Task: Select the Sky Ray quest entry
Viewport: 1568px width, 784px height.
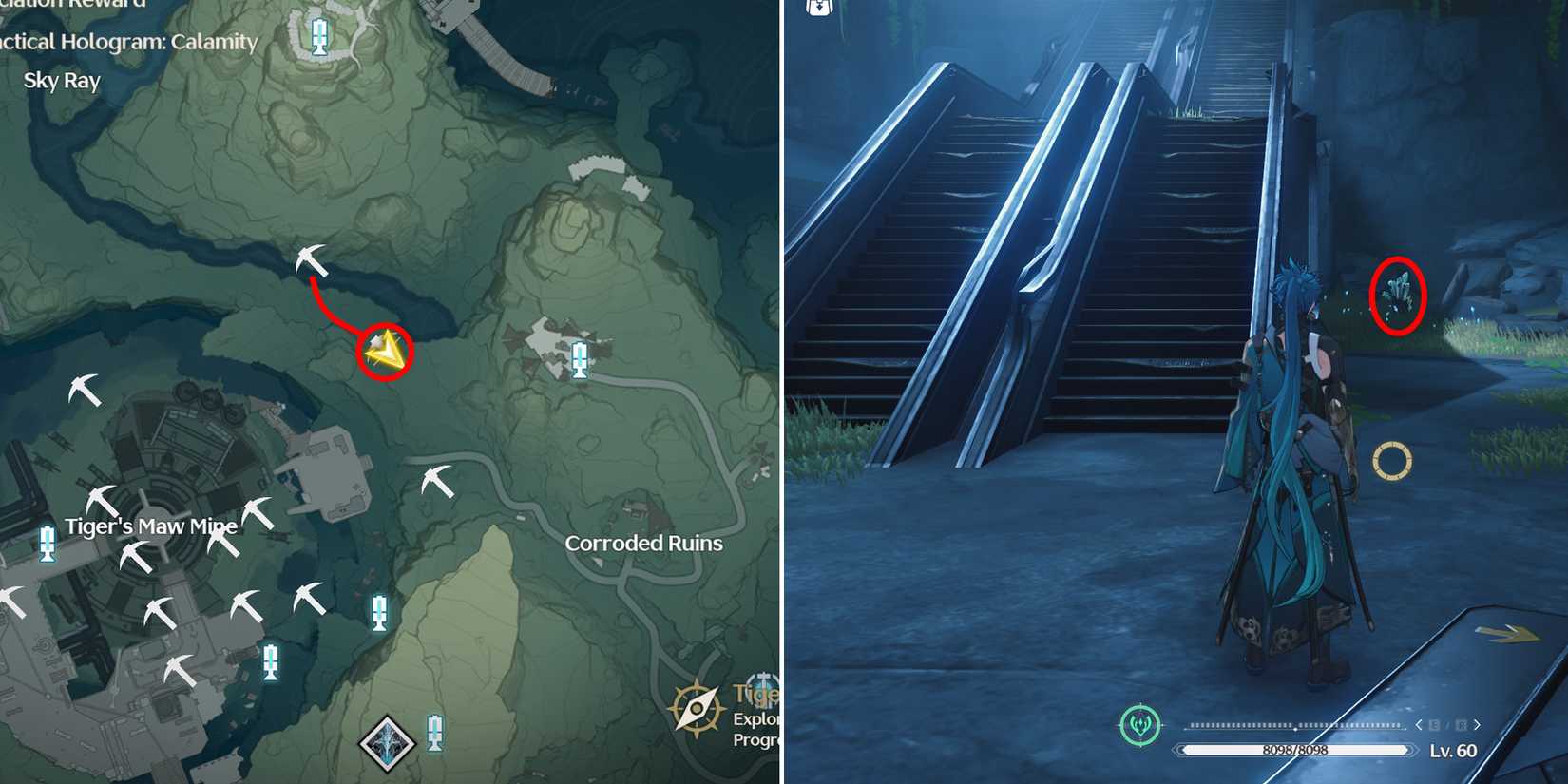Action: [x=62, y=80]
